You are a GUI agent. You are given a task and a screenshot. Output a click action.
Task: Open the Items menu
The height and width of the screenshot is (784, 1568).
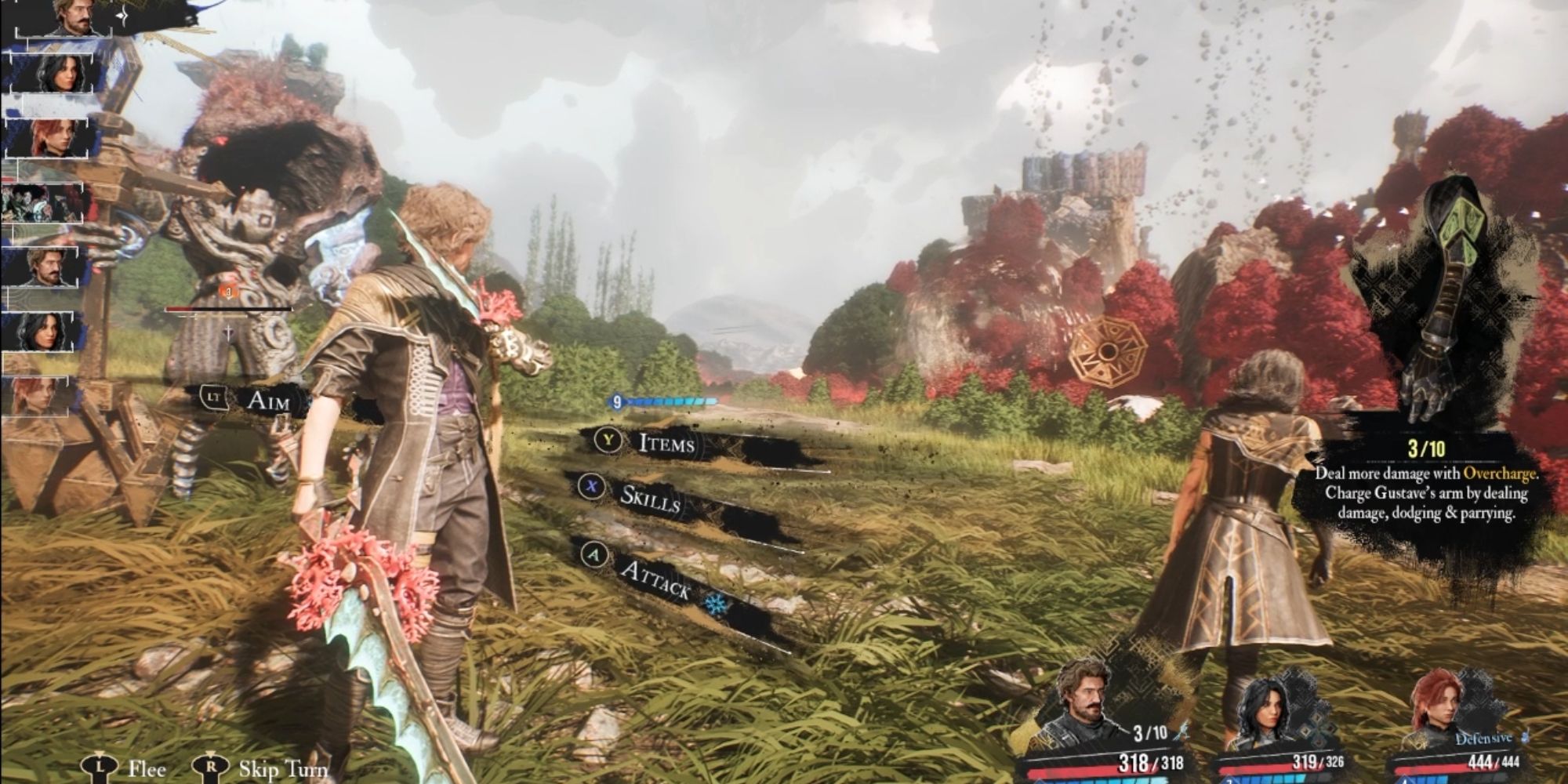[666, 443]
